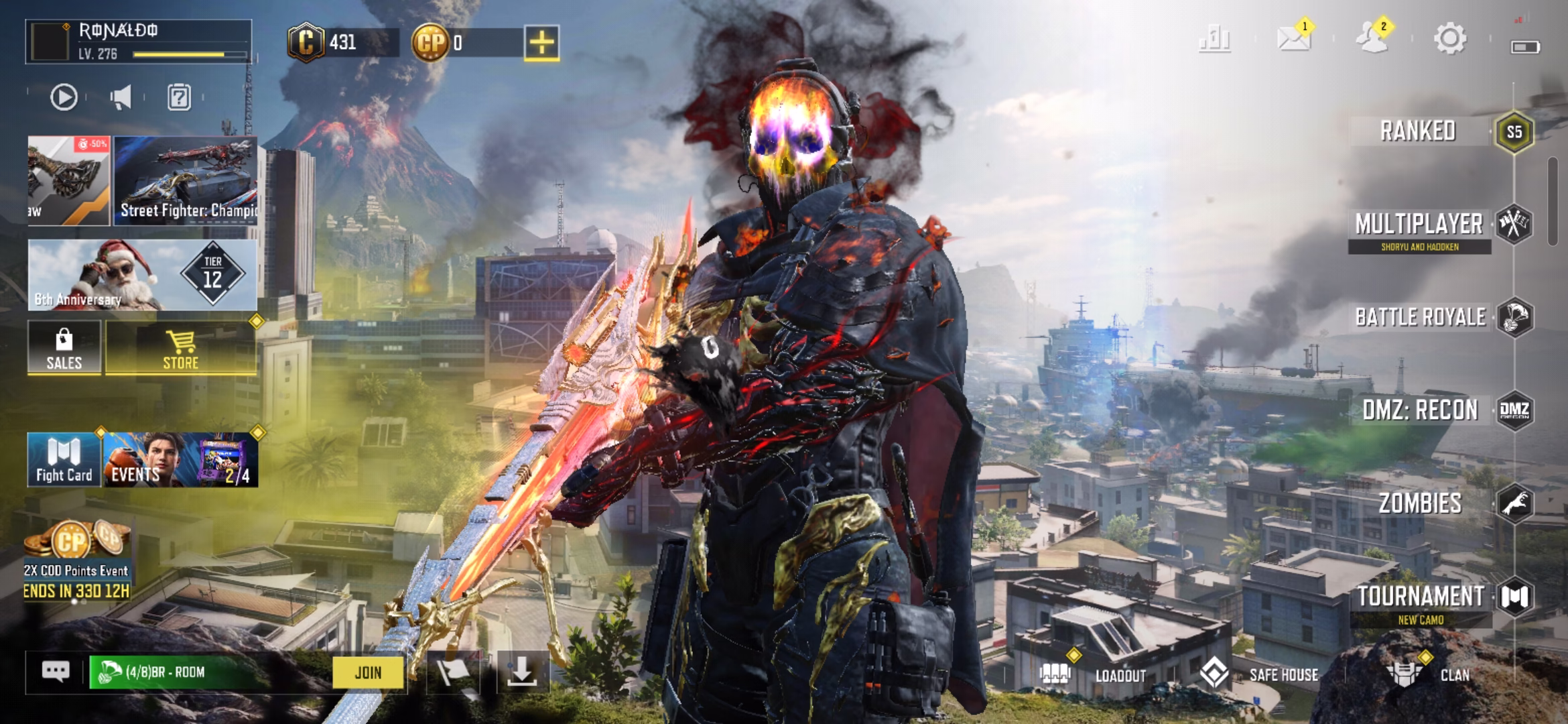Open the Tournament mode

[1421, 597]
